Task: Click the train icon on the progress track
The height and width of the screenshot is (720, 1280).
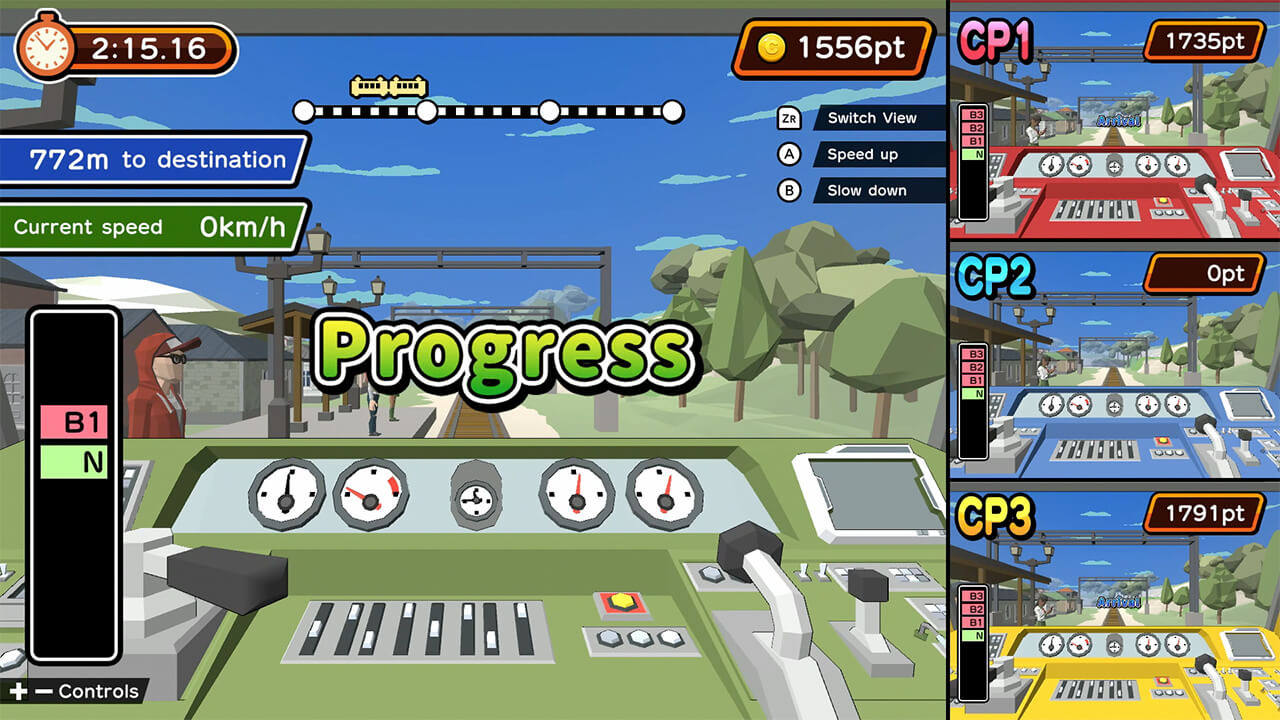Action: [388, 86]
